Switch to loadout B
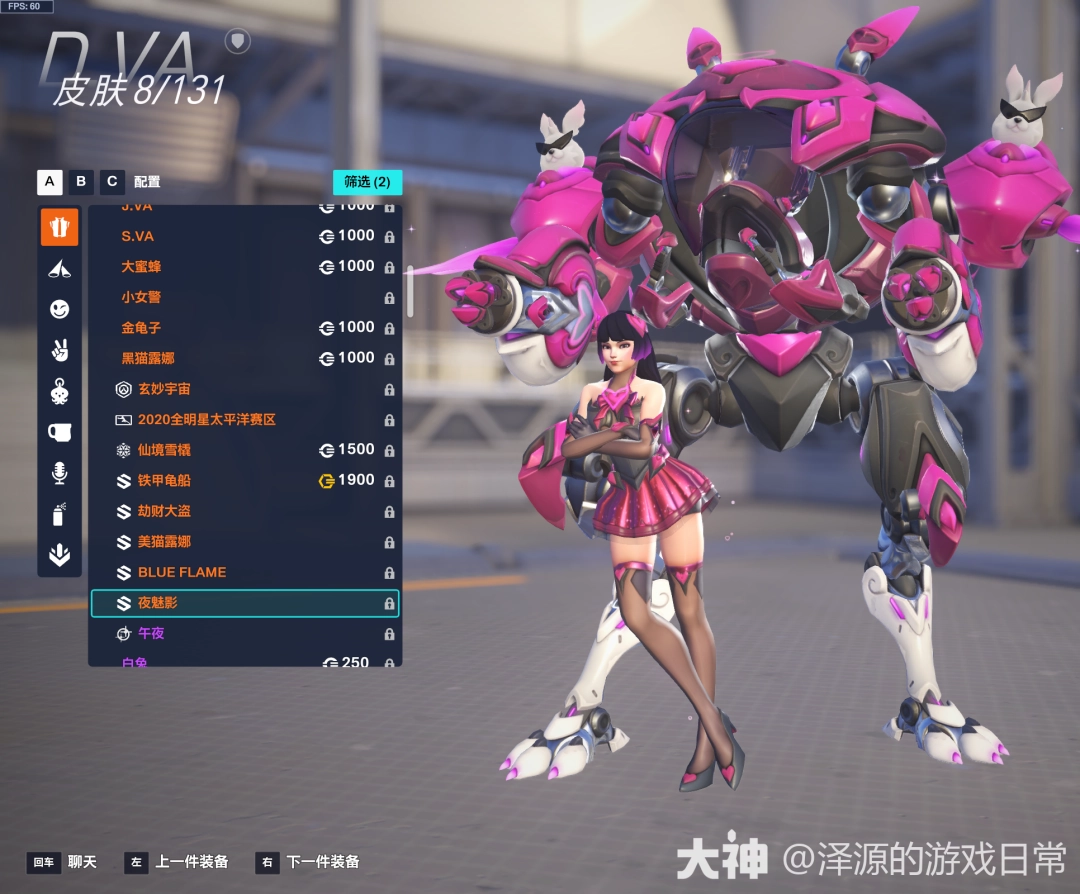The image size is (1080, 894). (x=81, y=182)
